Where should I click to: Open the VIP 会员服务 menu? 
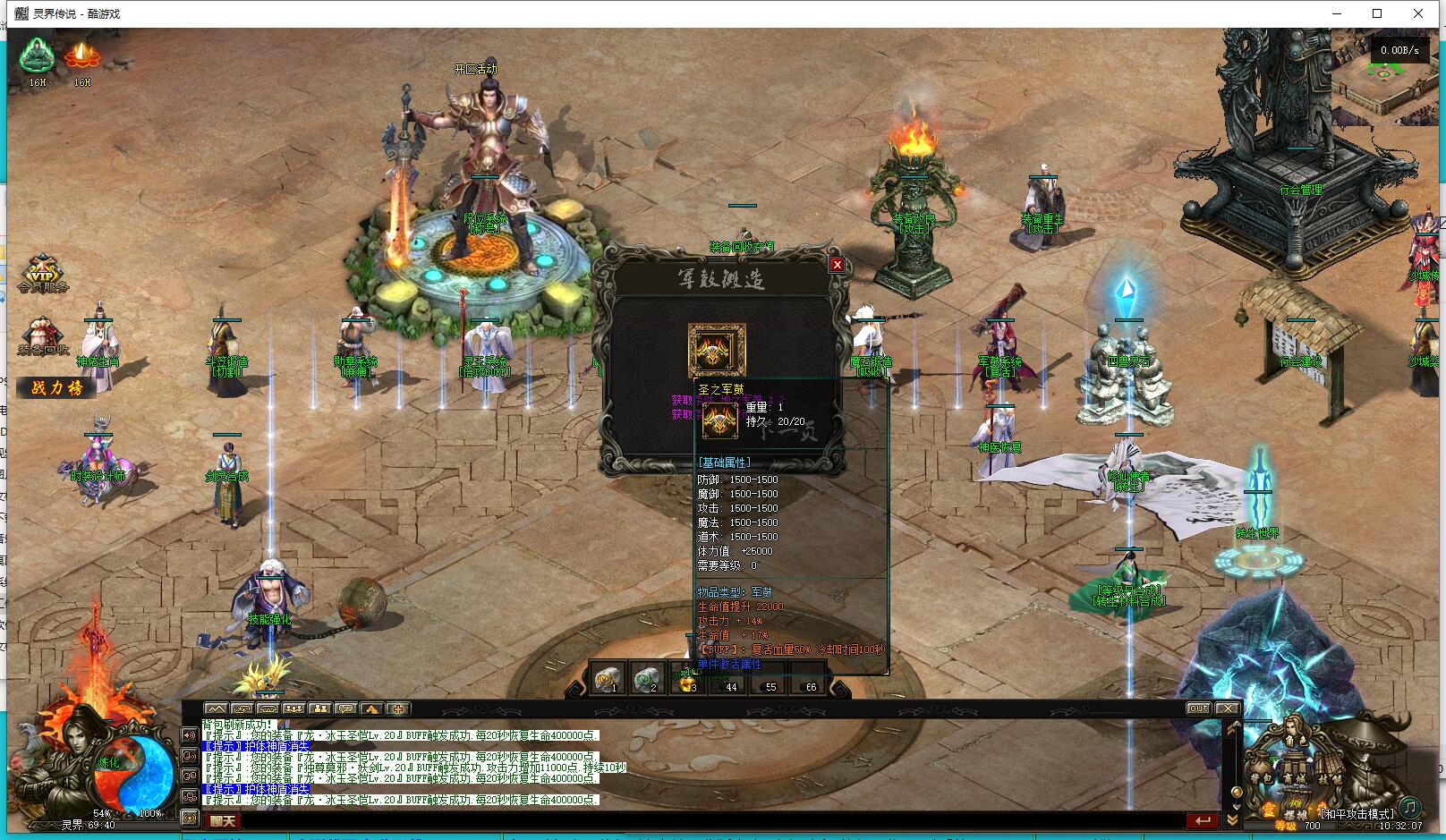coord(42,274)
